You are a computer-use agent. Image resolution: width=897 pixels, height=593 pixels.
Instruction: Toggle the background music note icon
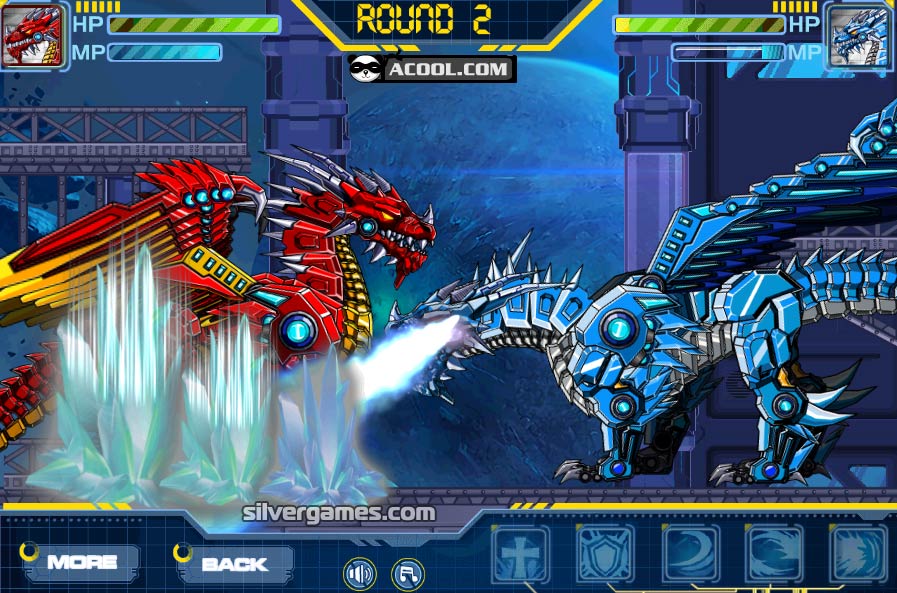click(407, 574)
